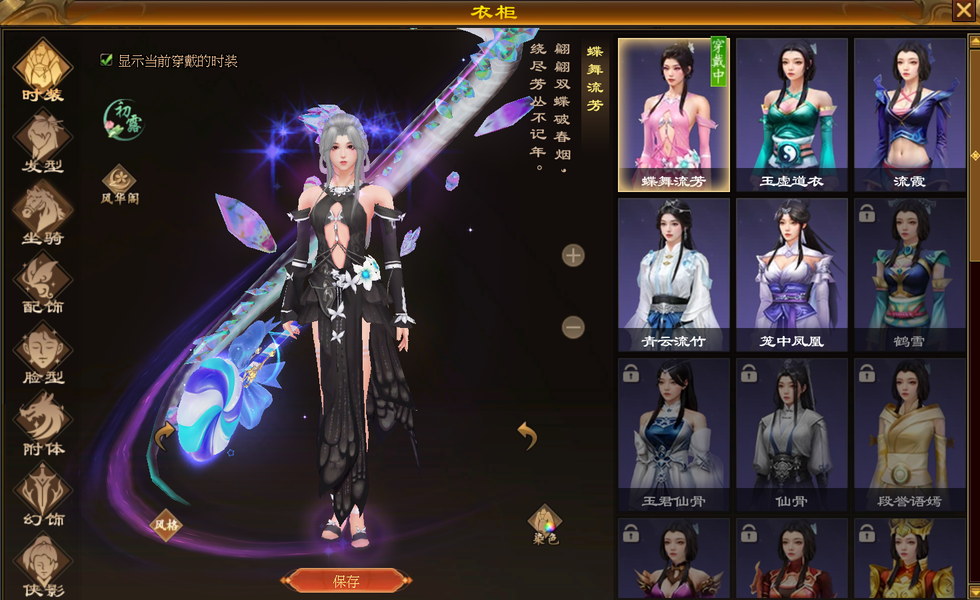
Task: Toggle the 显示当前穿戴的时装 checkbox
Action: 107,60
